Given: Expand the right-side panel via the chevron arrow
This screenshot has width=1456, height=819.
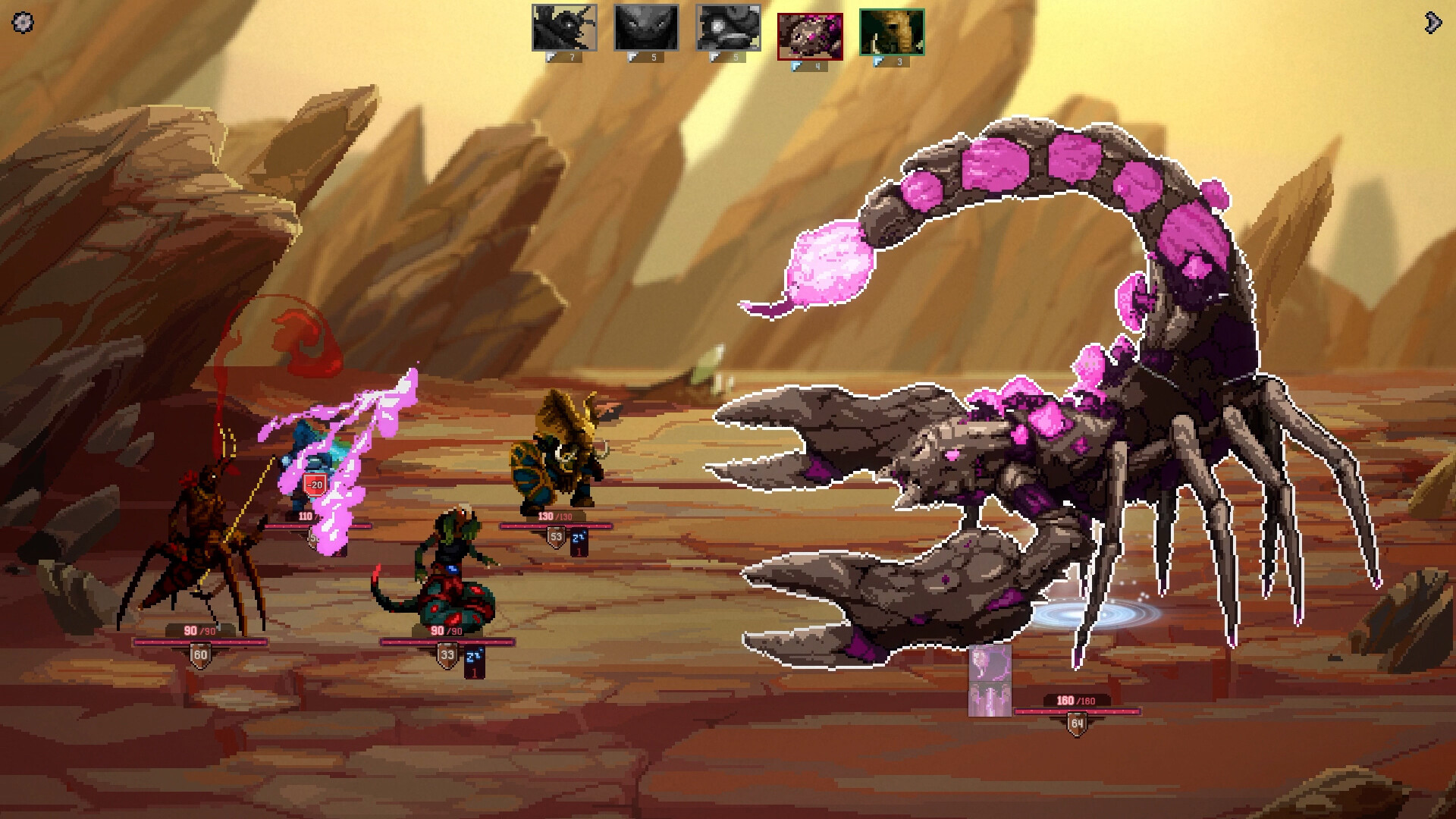Looking at the screenshot, I should [x=1433, y=24].
